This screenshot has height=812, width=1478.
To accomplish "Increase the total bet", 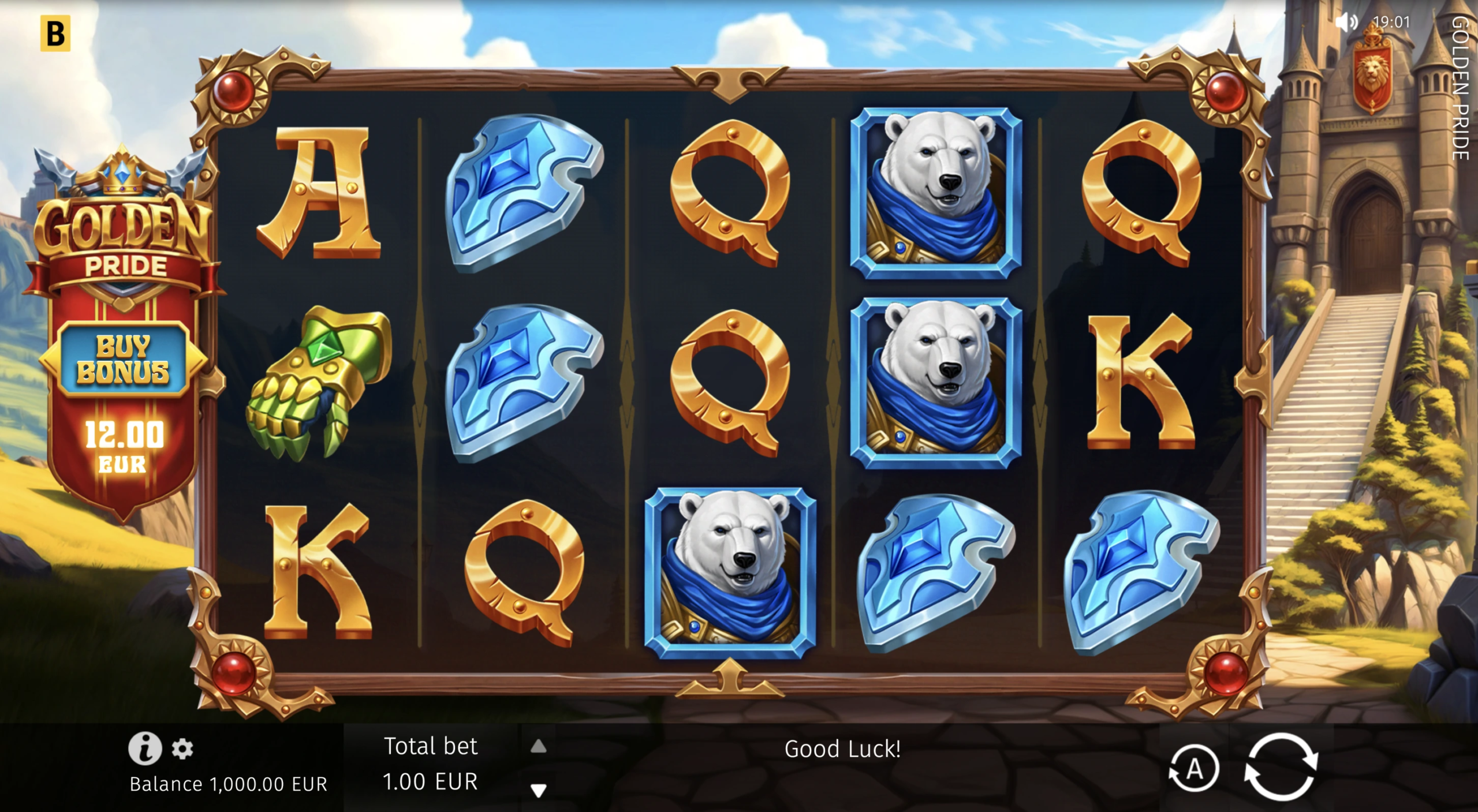I will coord(538,747).
